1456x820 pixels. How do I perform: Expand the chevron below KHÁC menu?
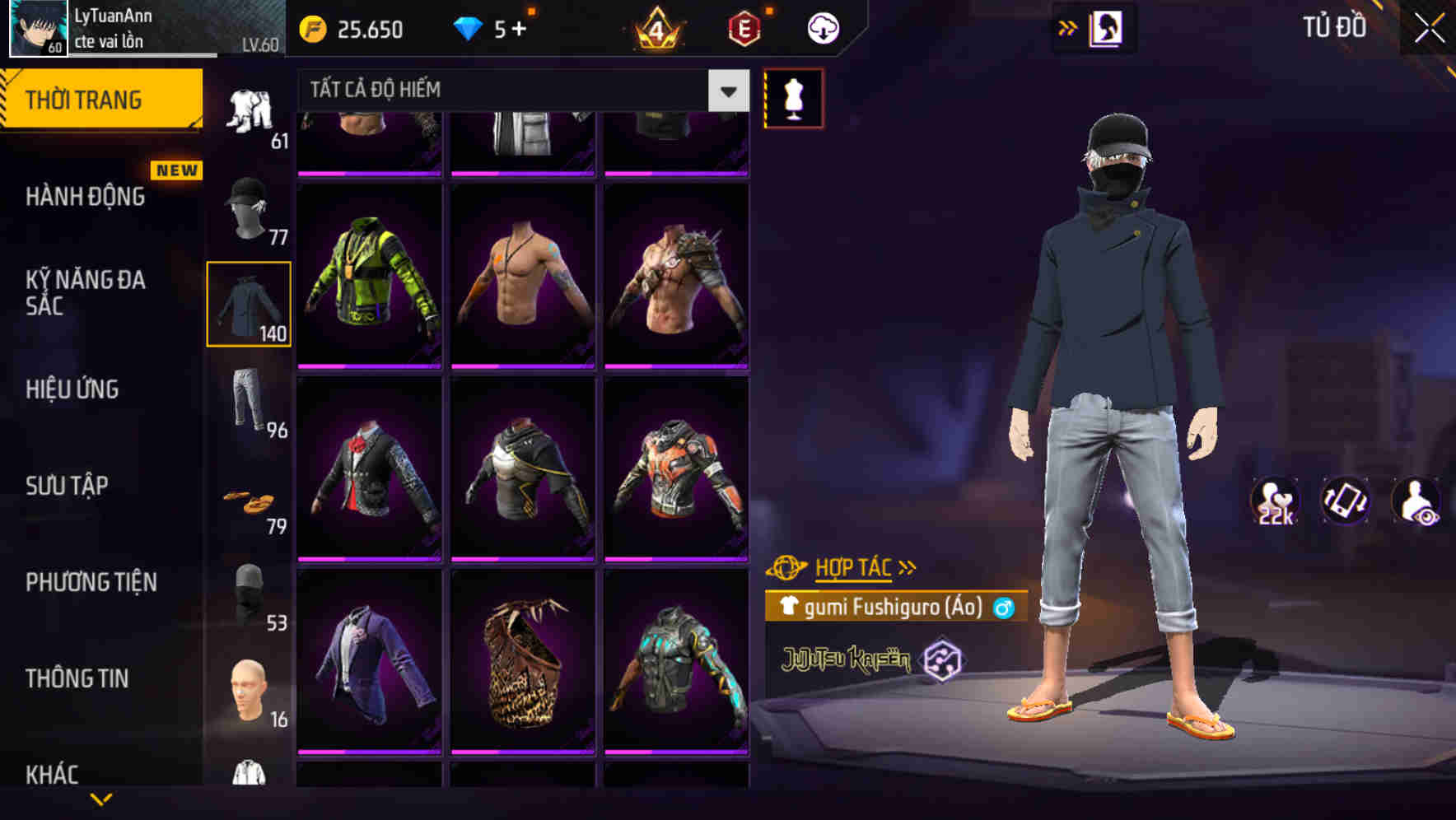(101, 800)
